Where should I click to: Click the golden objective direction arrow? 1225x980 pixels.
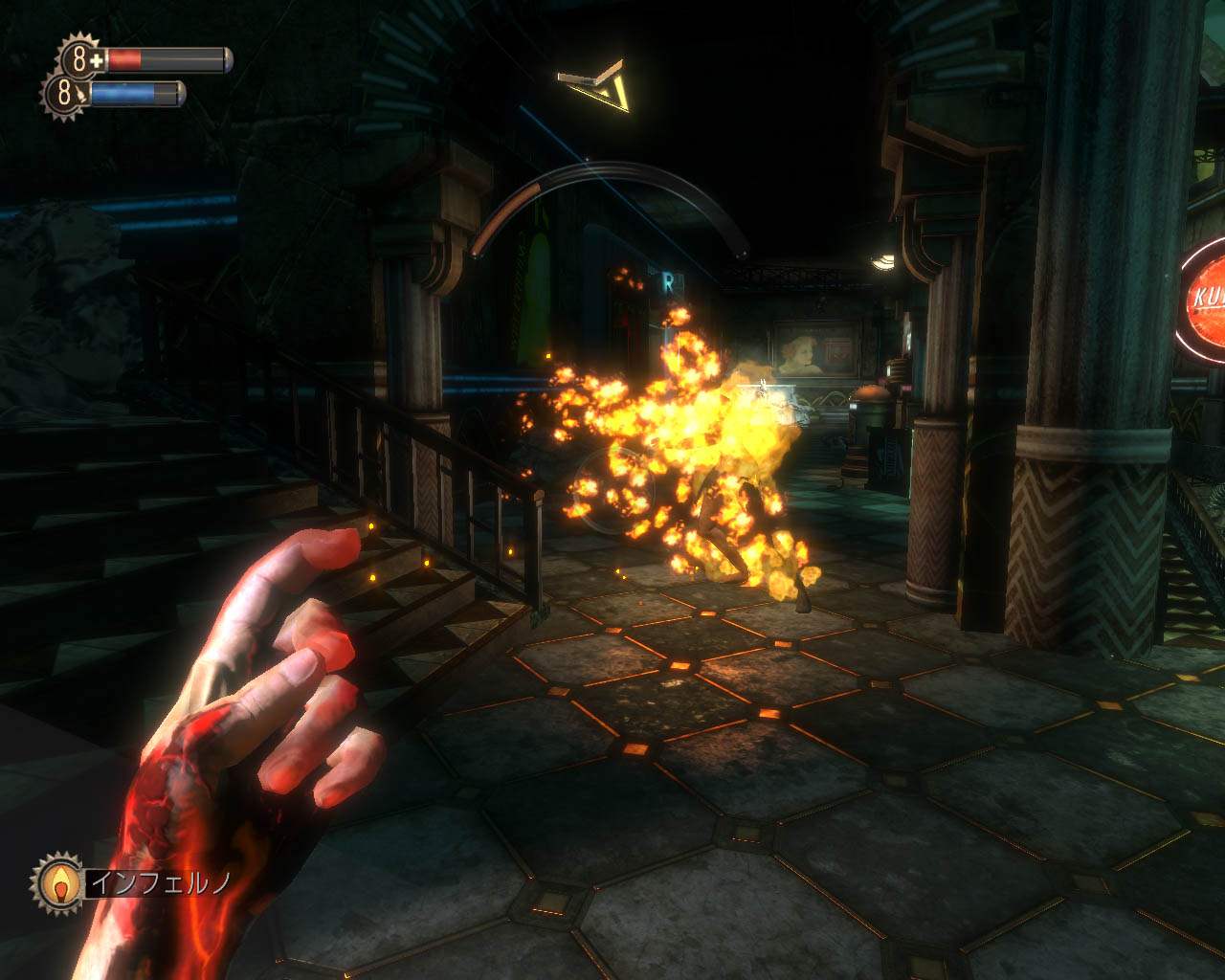click(x=601, y=86)
